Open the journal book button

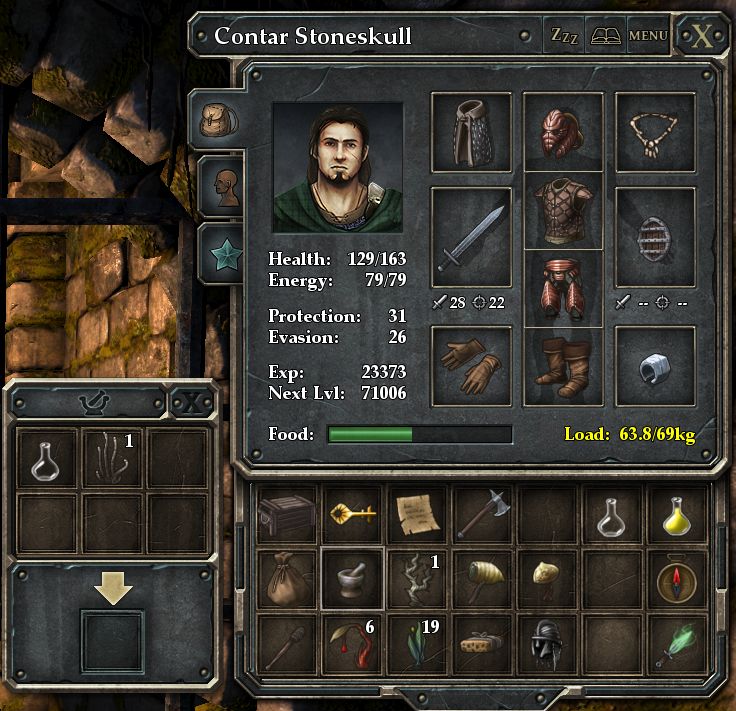[x=606, y=36]
